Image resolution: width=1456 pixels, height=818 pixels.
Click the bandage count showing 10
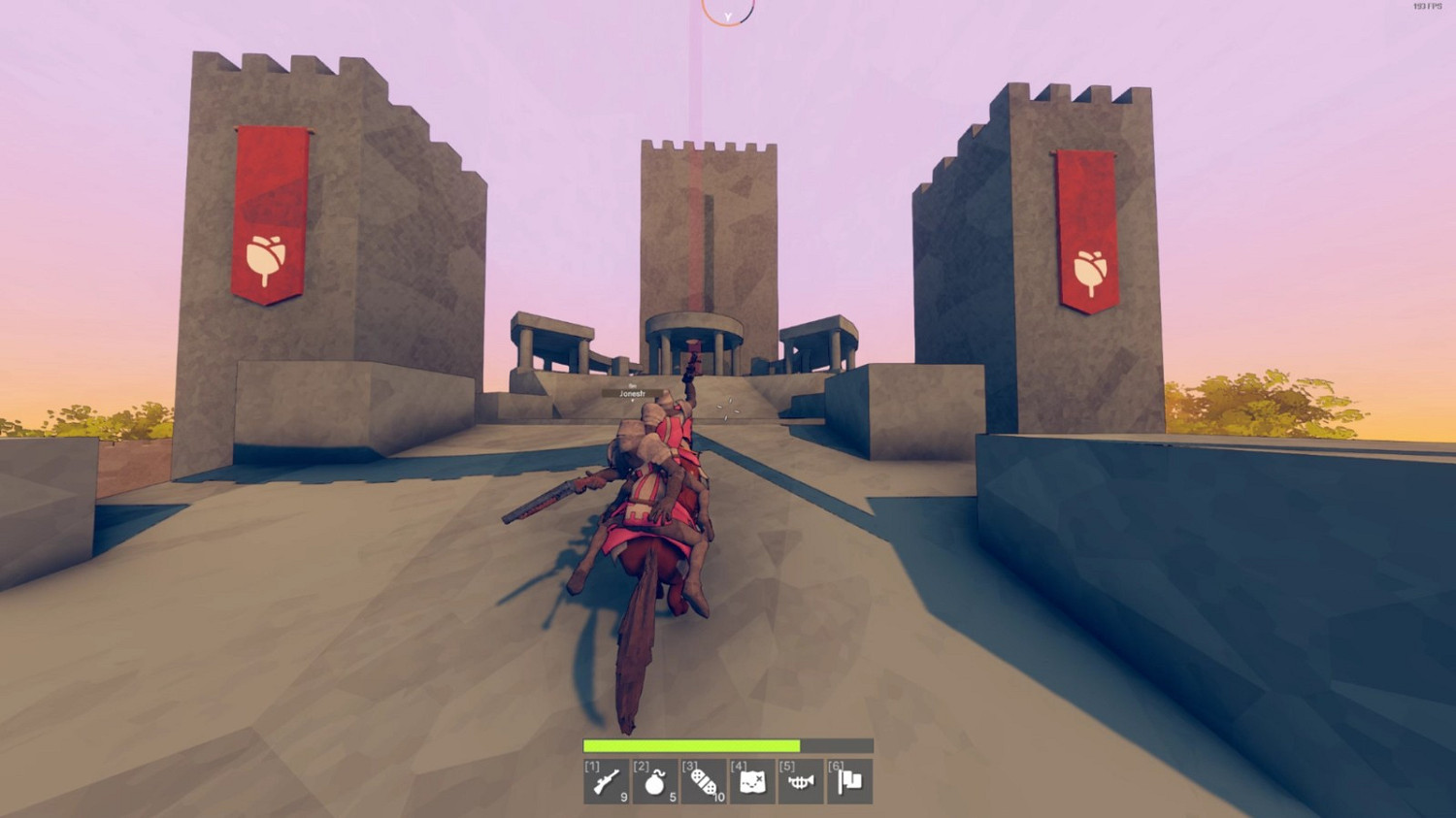pos(718,798)
